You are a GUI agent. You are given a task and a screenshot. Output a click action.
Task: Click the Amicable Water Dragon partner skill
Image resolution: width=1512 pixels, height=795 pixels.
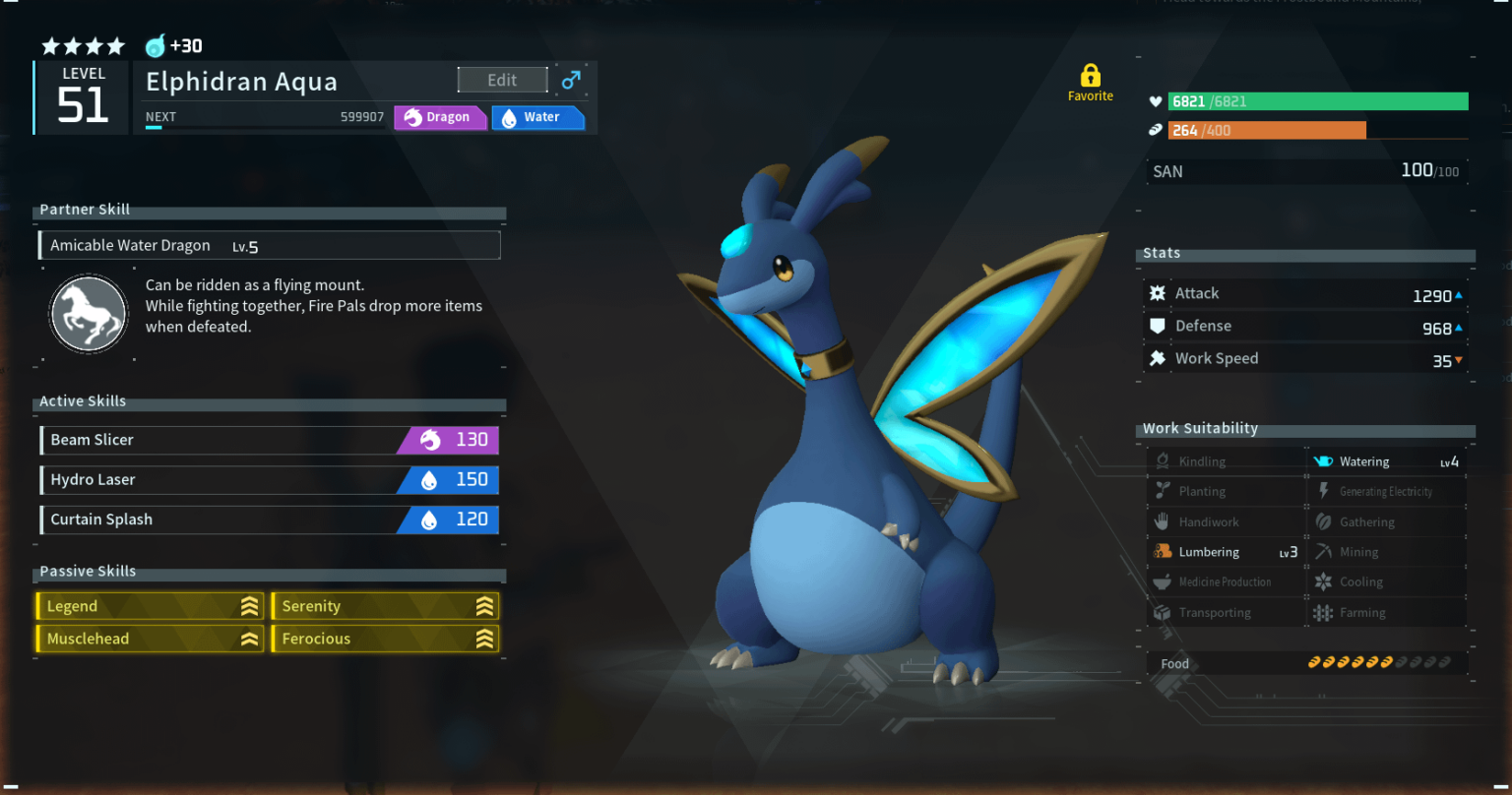pos(269,245)
